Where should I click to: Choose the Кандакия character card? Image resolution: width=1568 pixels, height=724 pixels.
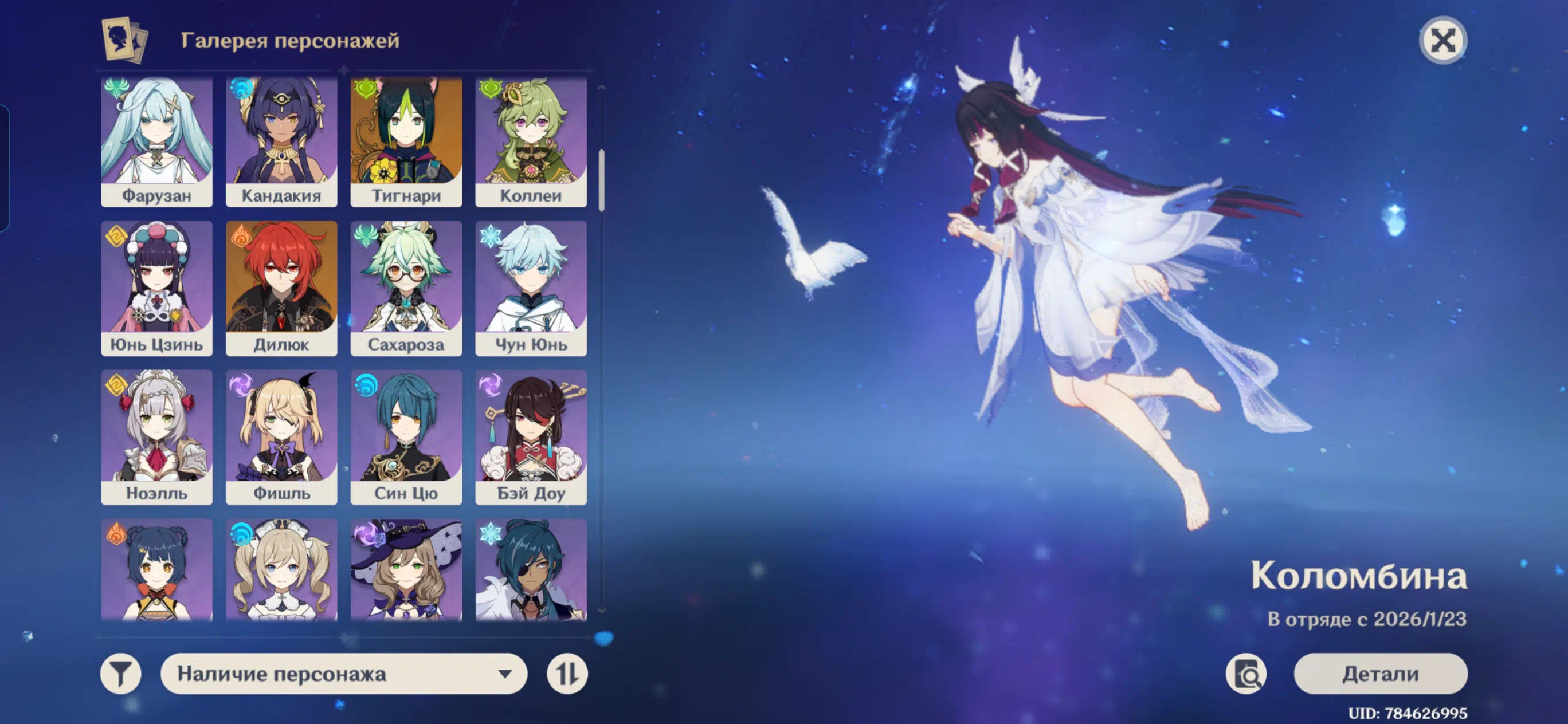pyautogui.click(x=281, y=141)
